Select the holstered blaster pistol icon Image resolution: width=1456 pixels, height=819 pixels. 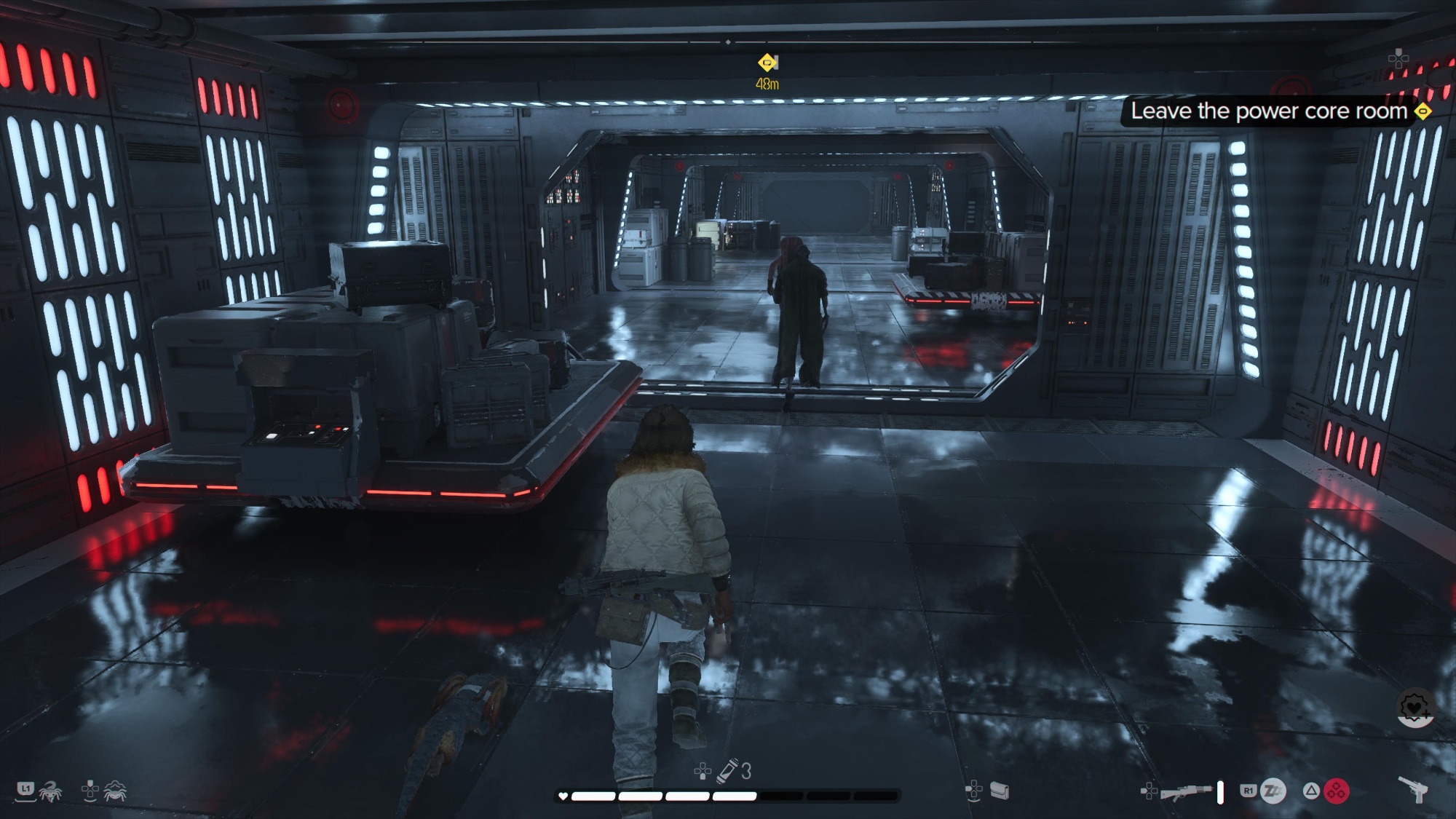pyautogui.click(x=1414, y=789)
